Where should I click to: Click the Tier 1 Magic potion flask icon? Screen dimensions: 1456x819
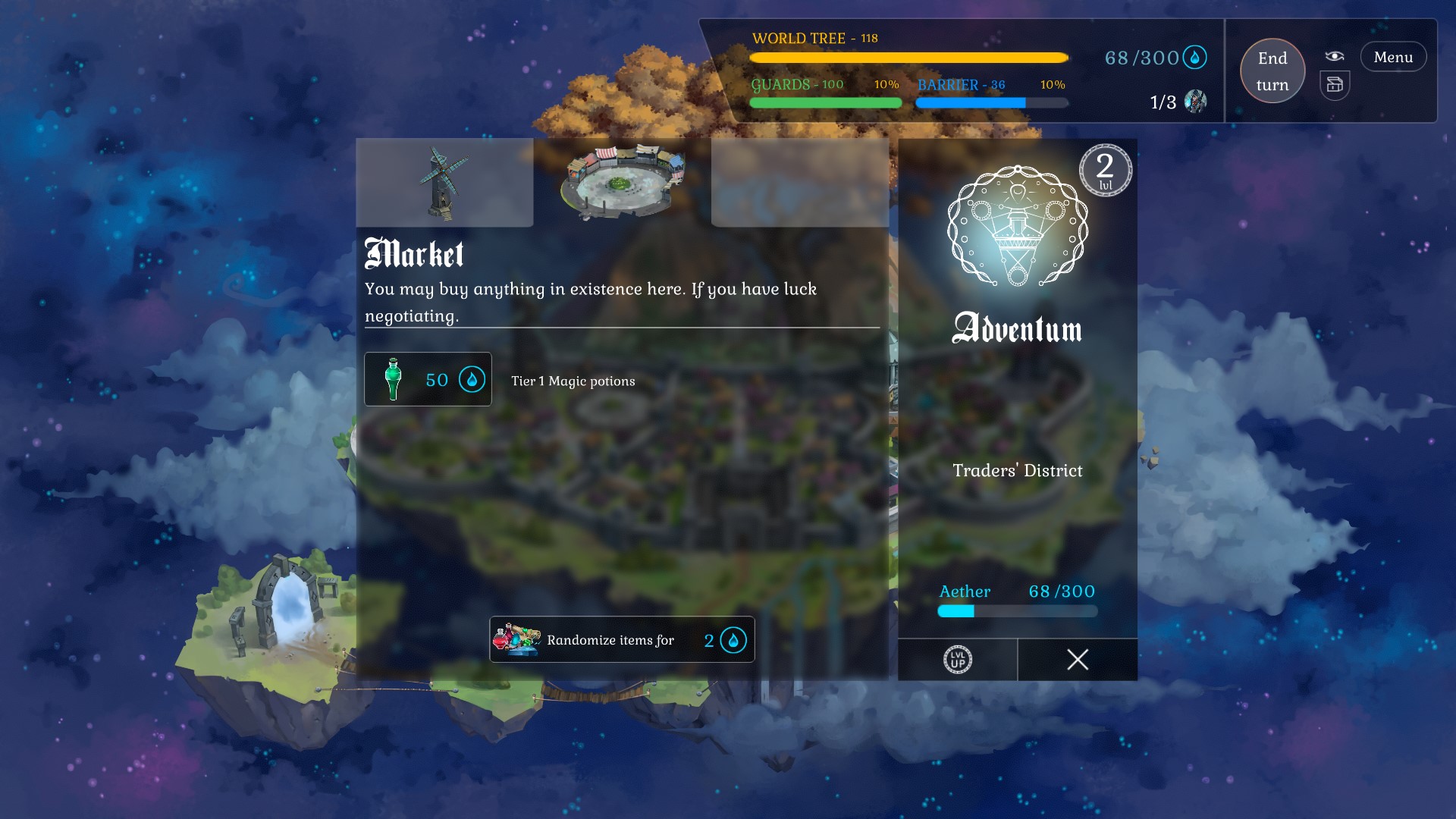pos(392,379)
